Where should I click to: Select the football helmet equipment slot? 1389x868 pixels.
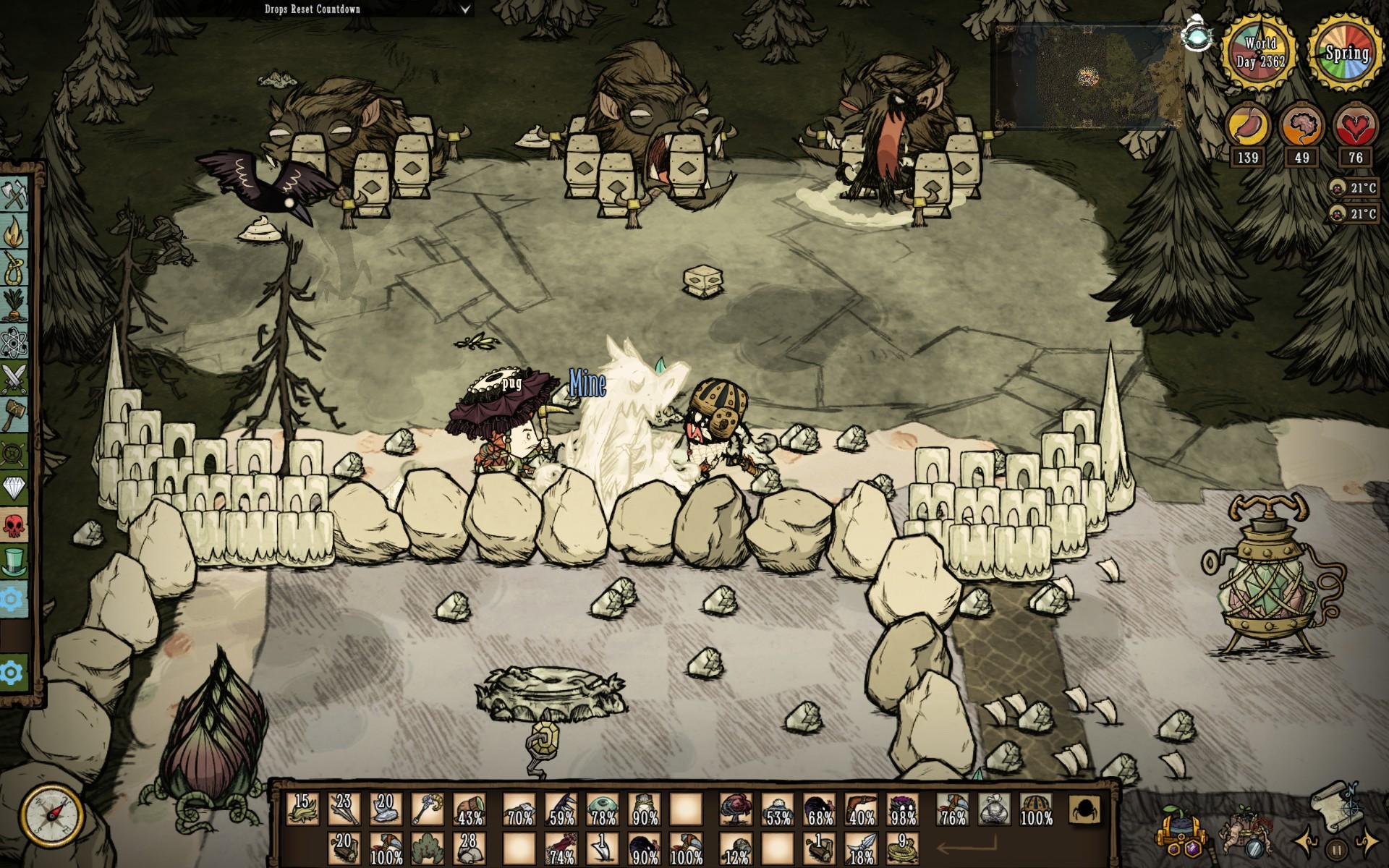pos(1035,809)
